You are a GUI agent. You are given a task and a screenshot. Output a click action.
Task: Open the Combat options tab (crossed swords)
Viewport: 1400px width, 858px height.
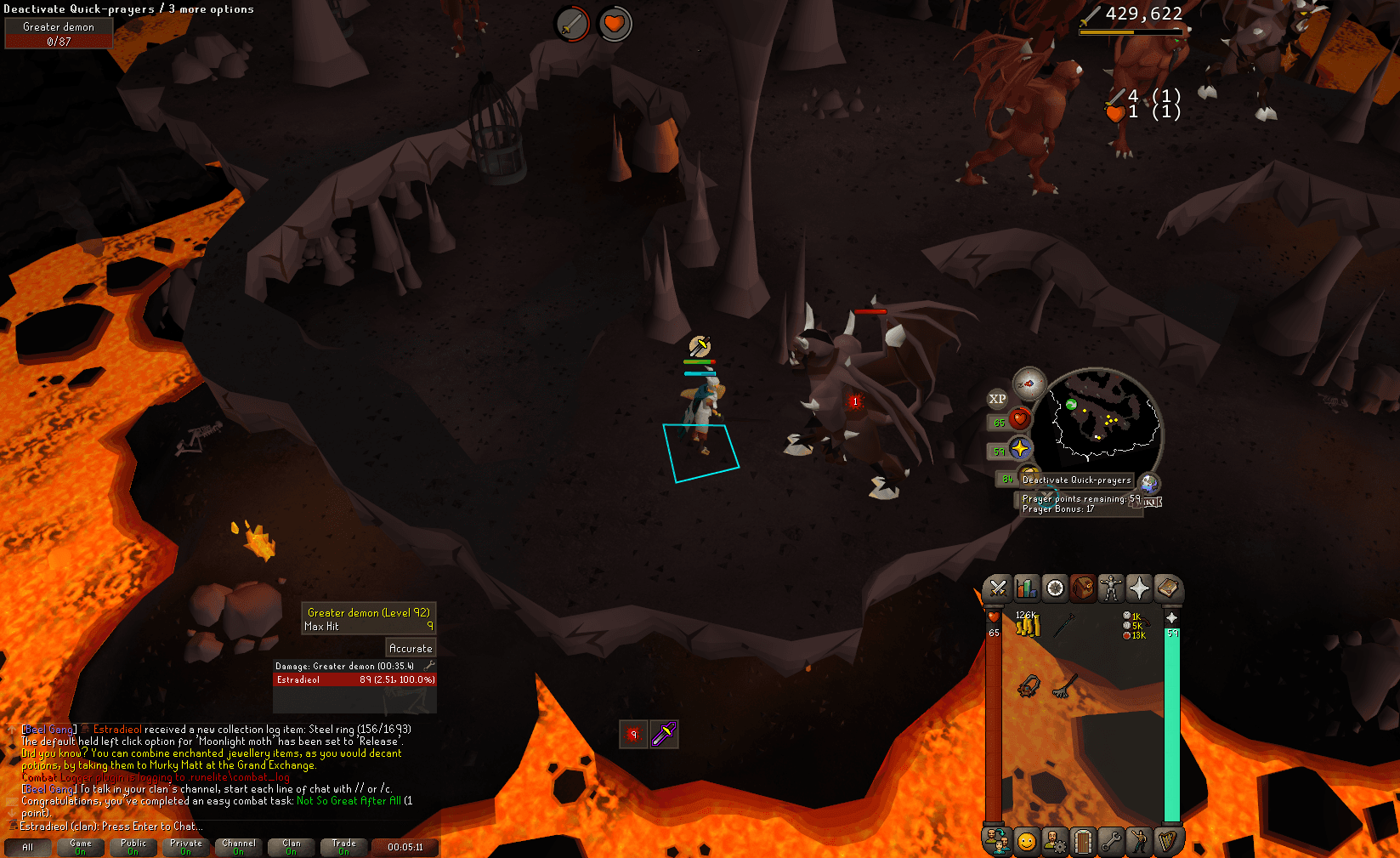(x=999, y=588)
